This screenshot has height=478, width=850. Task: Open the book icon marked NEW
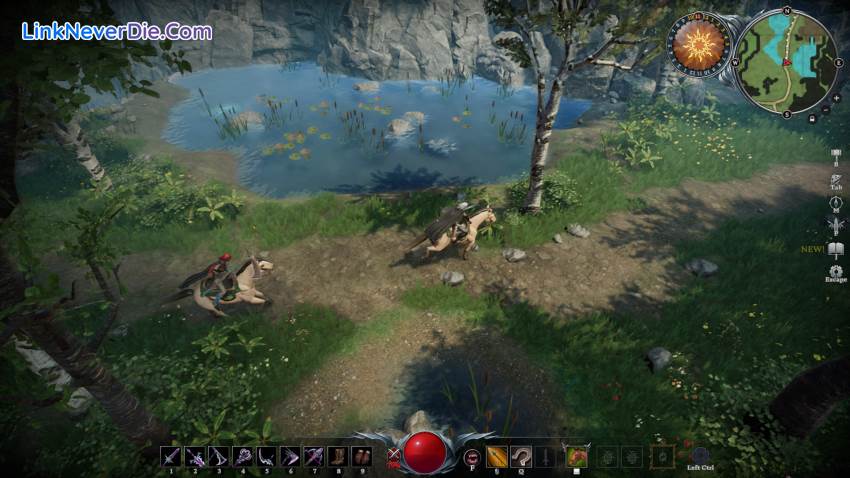tap(836, 248)
